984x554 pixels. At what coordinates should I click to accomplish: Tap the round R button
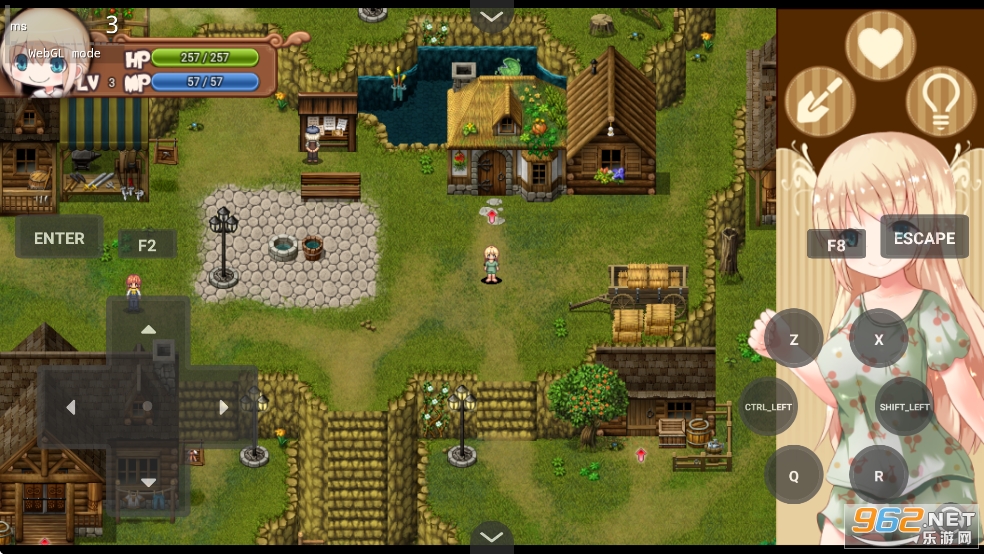(x=879, y=475)
